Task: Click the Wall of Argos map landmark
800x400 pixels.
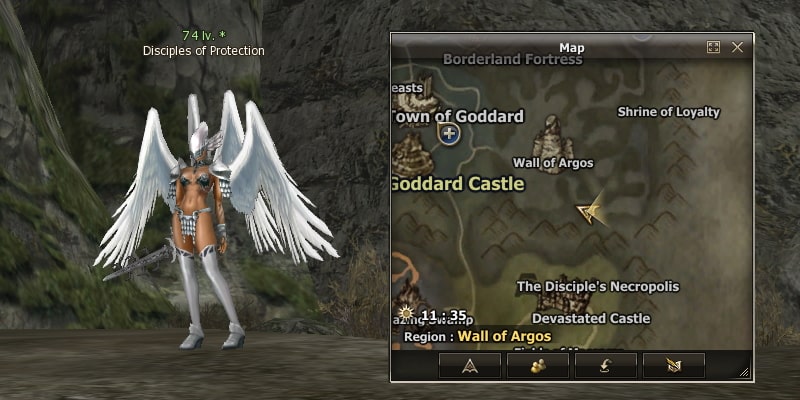Action: tap(552, 136)
